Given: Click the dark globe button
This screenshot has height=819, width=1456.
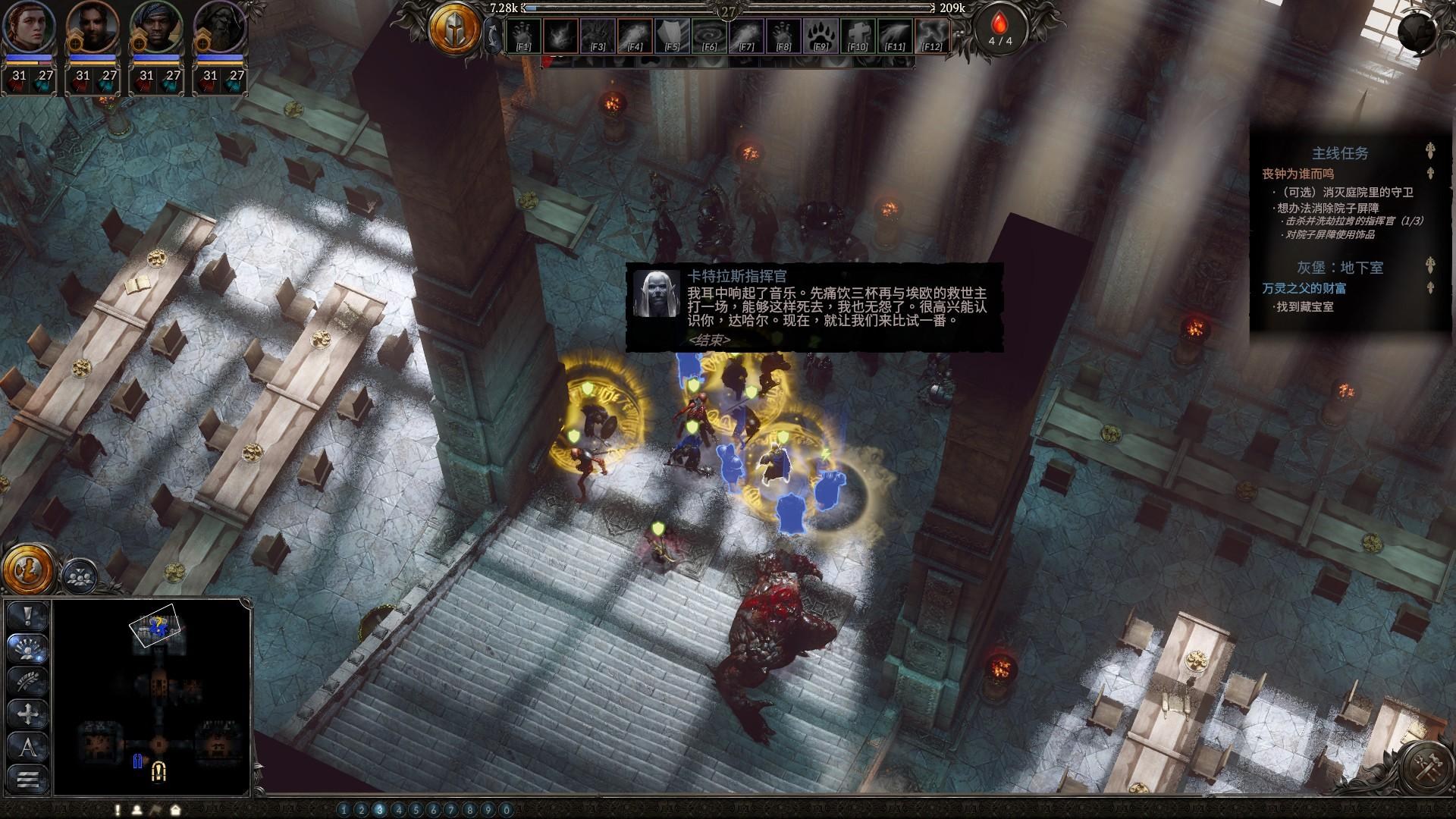Looking at the screenshot, I should (x=1420, y=31).
